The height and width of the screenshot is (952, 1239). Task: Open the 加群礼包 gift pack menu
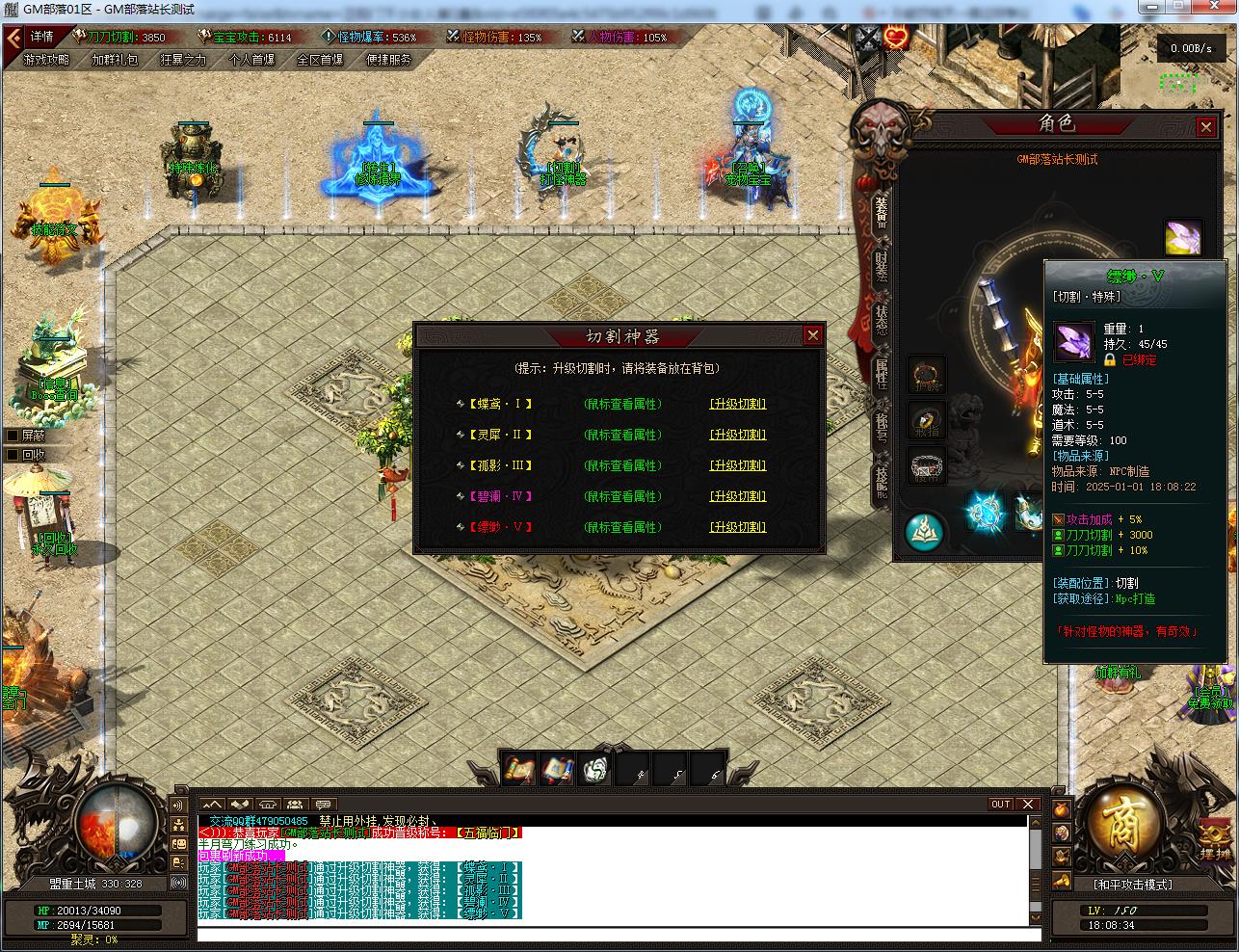115,60
